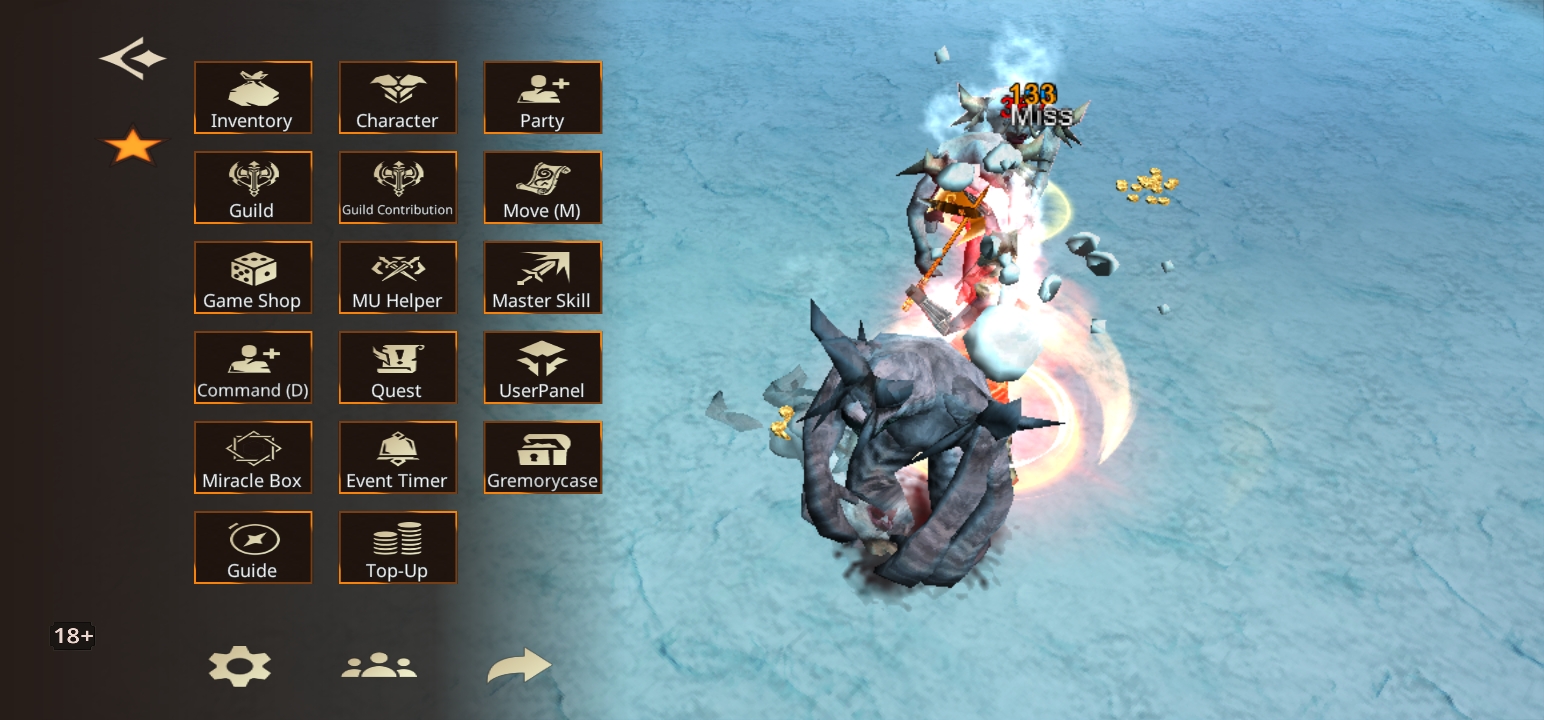Open the Character sheet
1544x720 pixels.
pos(397,97)
